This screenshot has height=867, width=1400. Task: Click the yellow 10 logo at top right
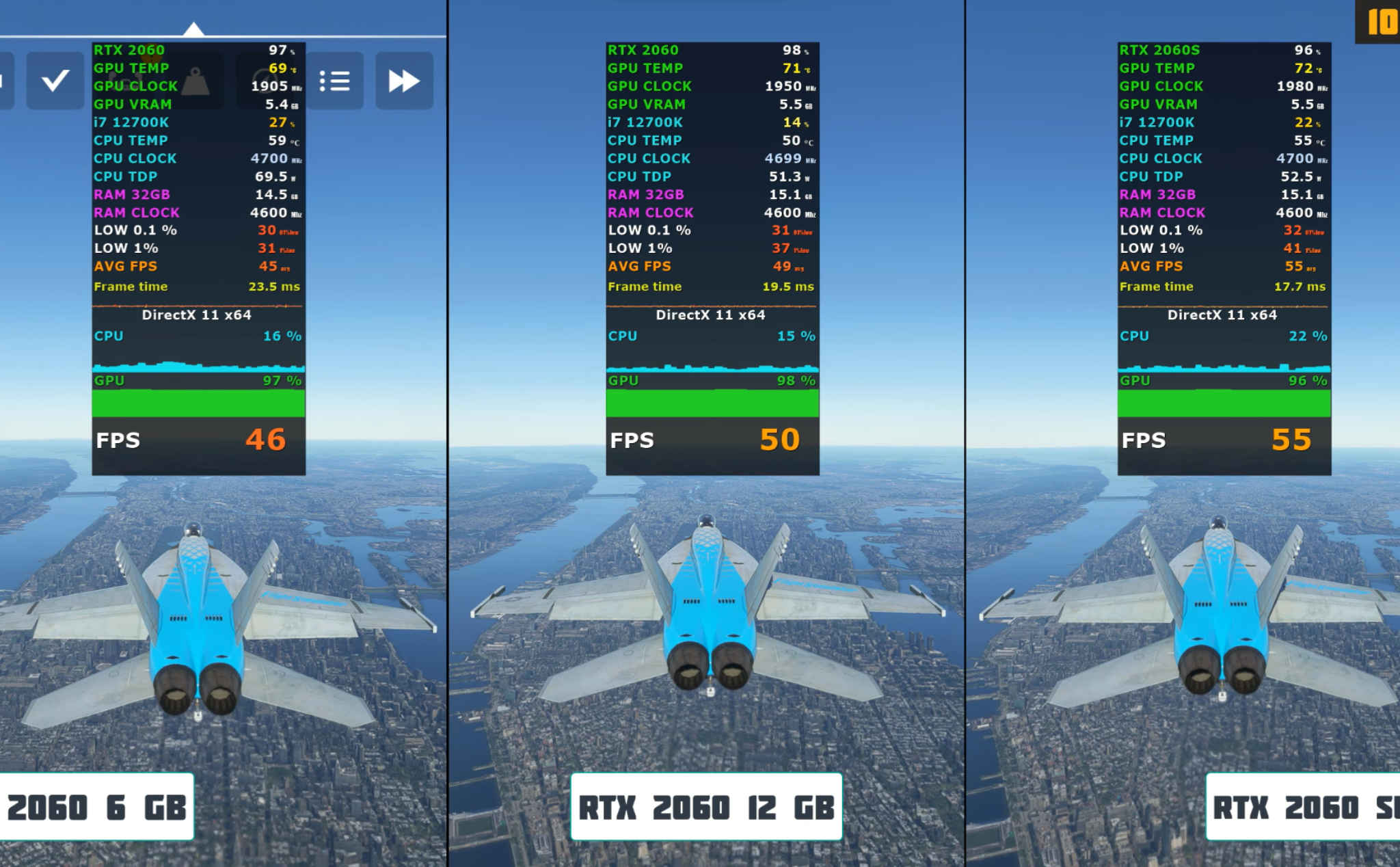pos(1384,19)
